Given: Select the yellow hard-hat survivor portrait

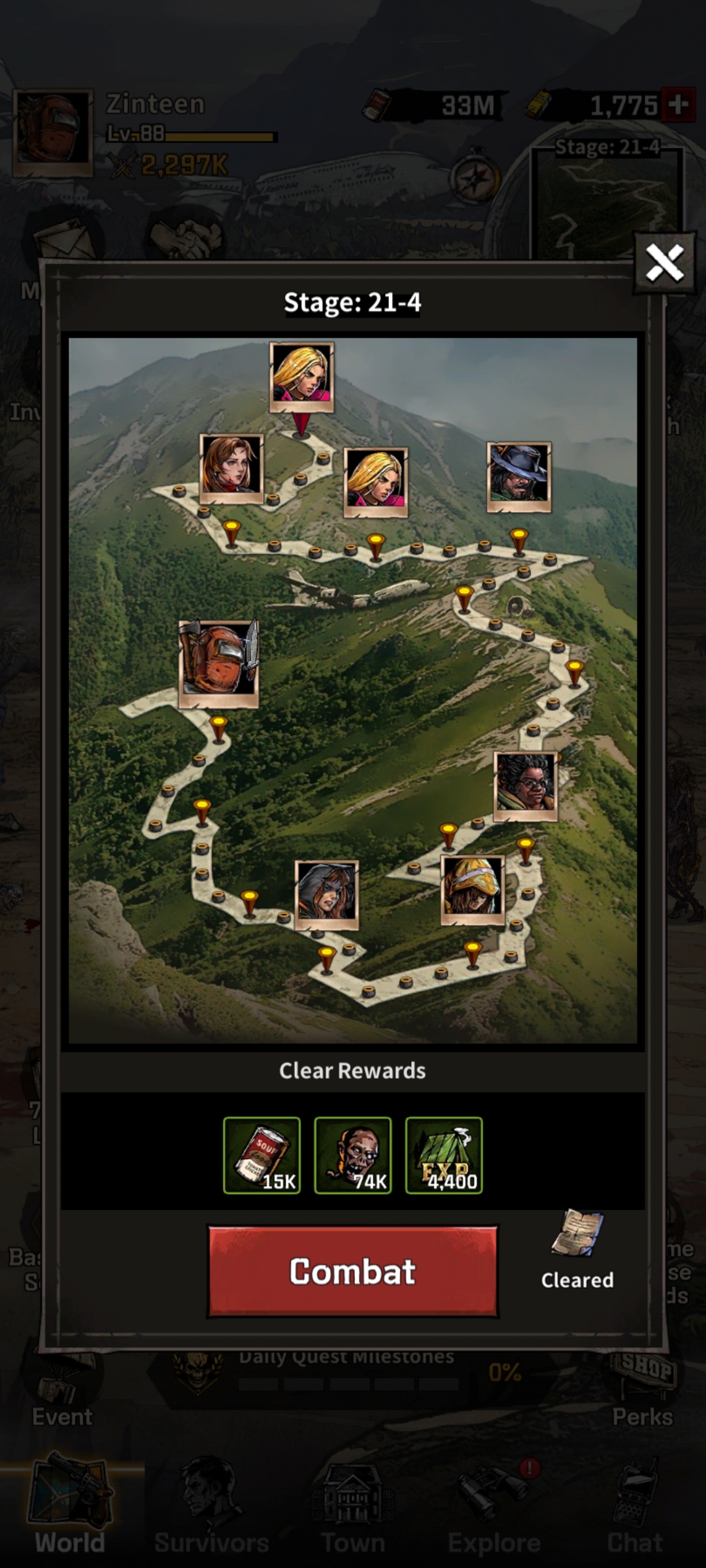Looking at the screenshot, I should [x=473, y=889].
